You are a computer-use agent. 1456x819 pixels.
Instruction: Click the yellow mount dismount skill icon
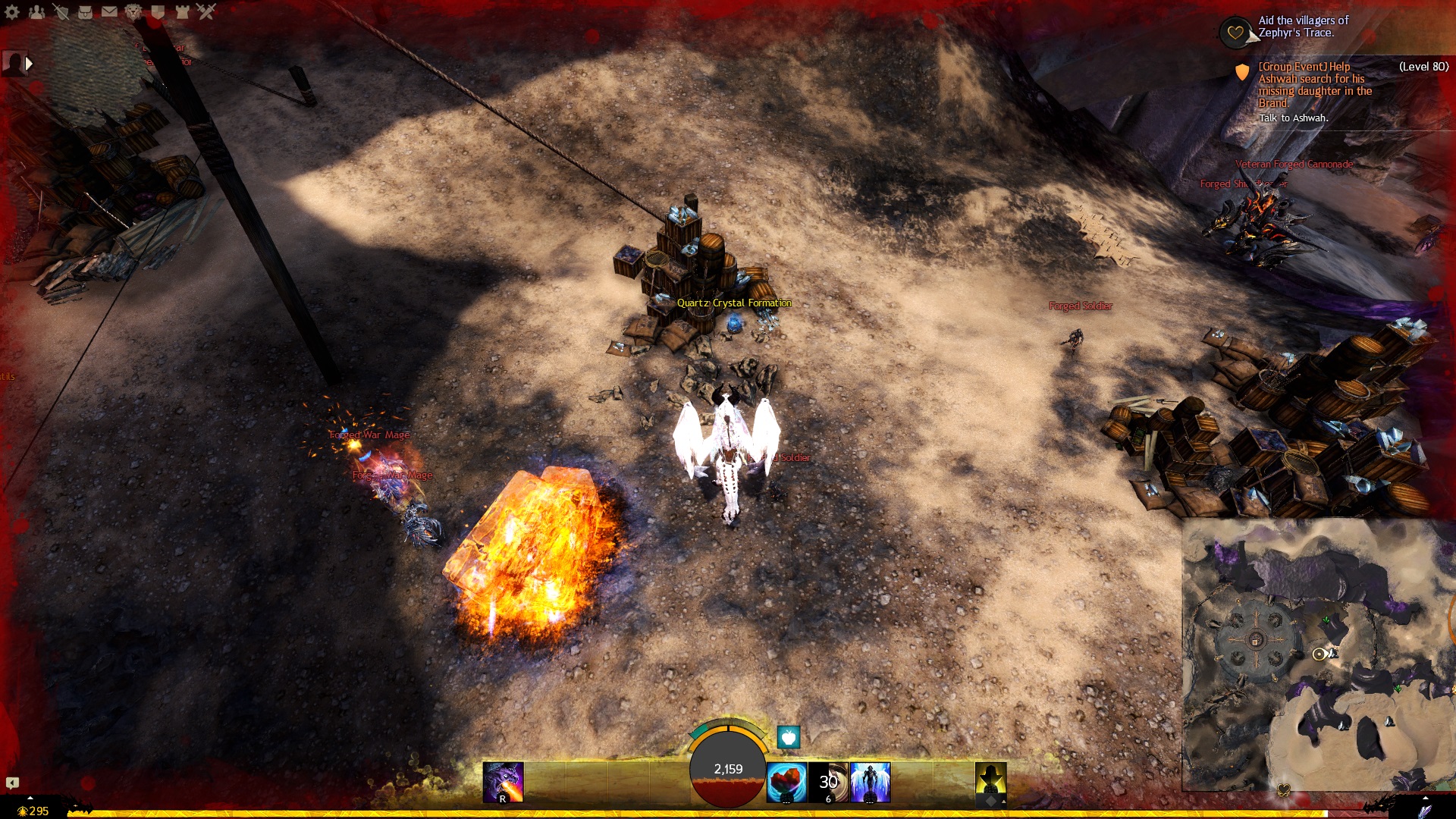click(x=990, y=783)
